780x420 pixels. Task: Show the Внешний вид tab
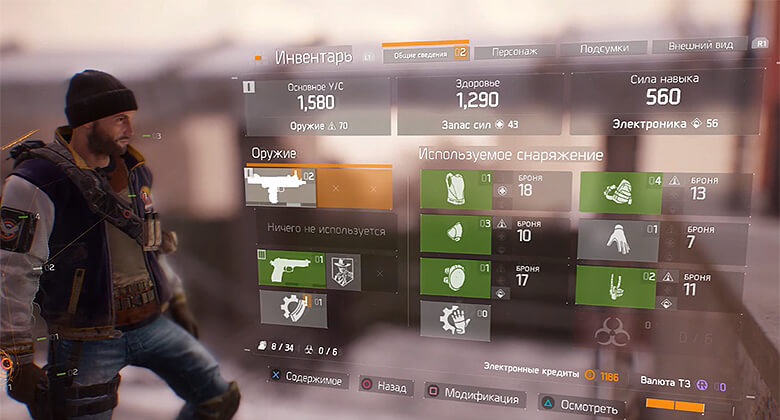point(699,46)
